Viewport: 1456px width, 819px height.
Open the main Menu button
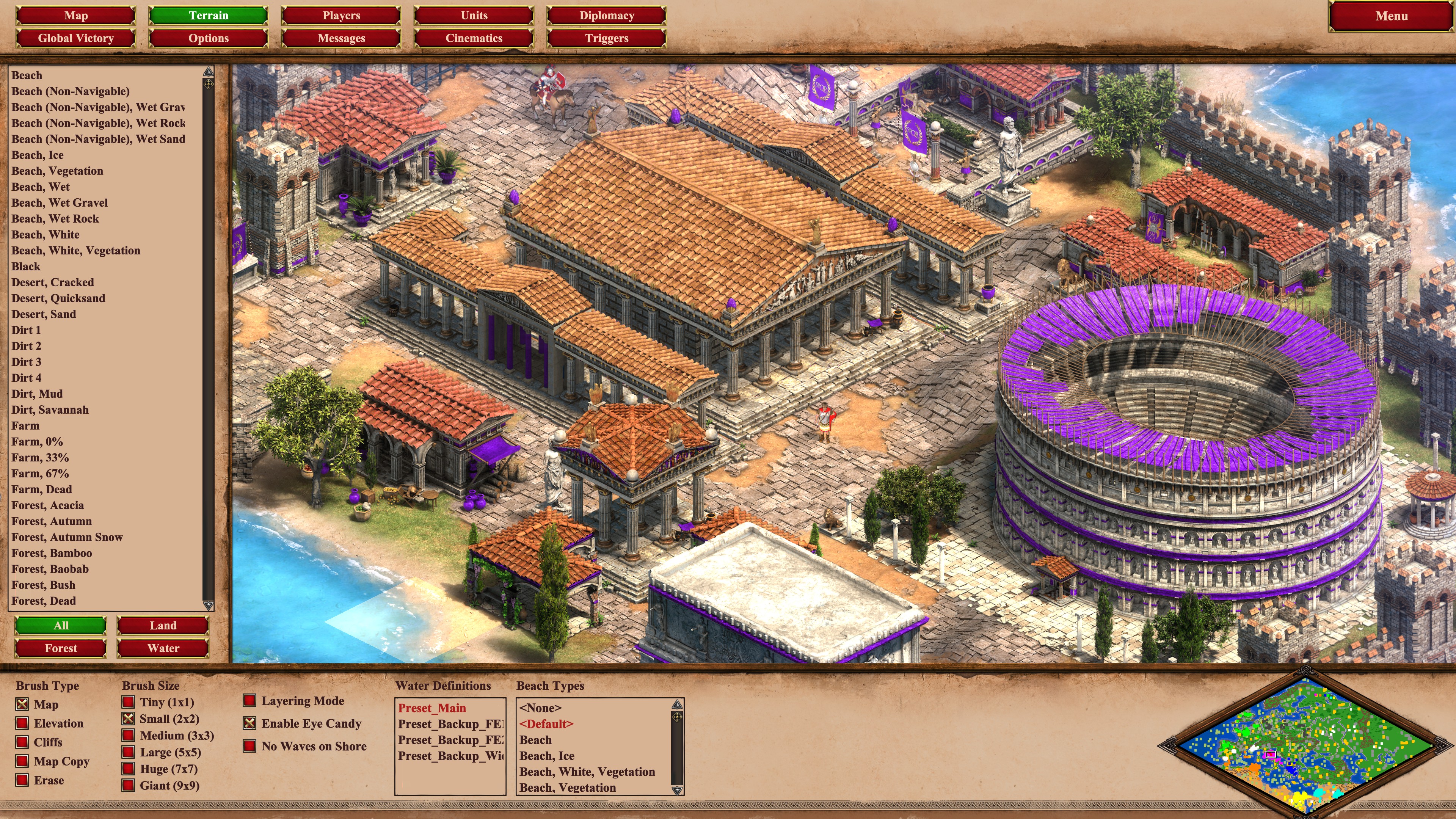[x=1390, y=16]
